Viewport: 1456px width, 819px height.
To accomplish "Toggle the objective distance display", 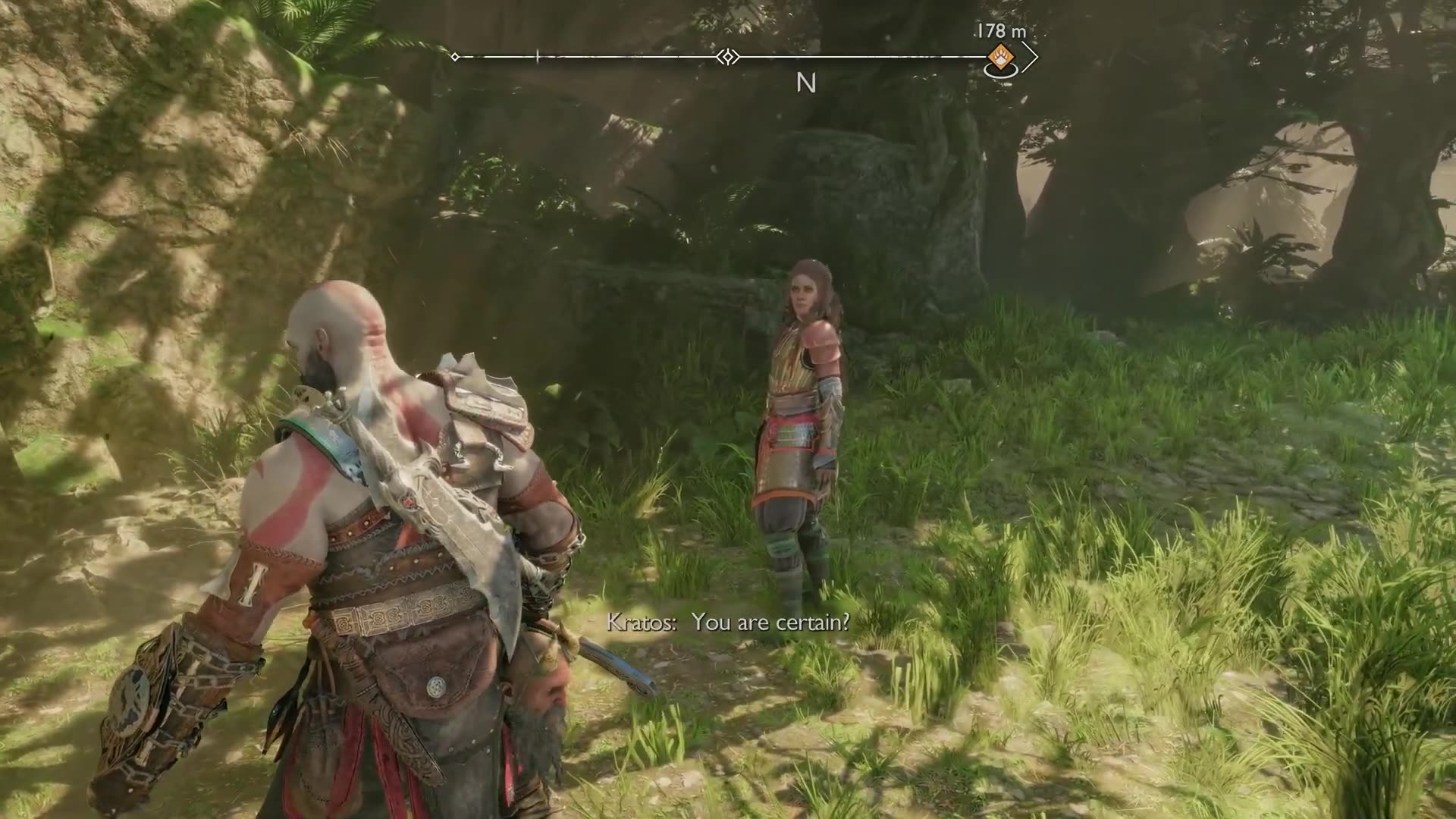I will (x=1001, y=32).
